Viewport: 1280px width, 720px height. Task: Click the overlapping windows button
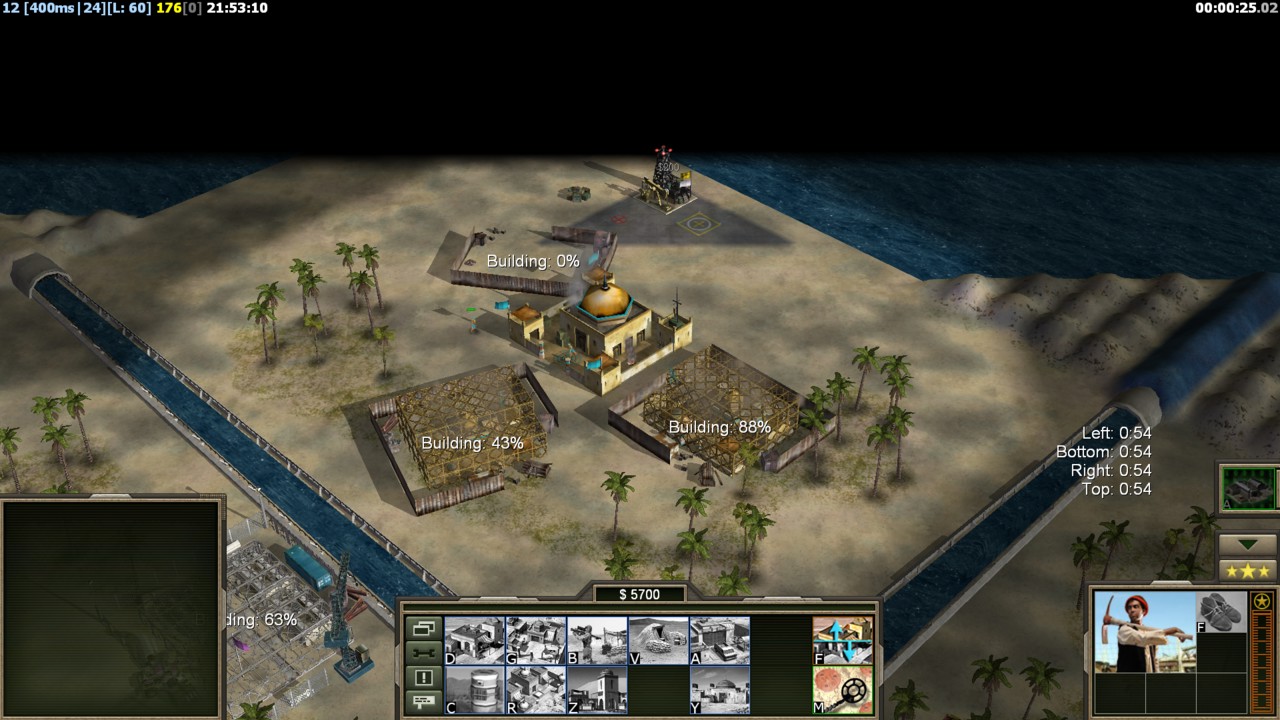[x=424, y=629]
